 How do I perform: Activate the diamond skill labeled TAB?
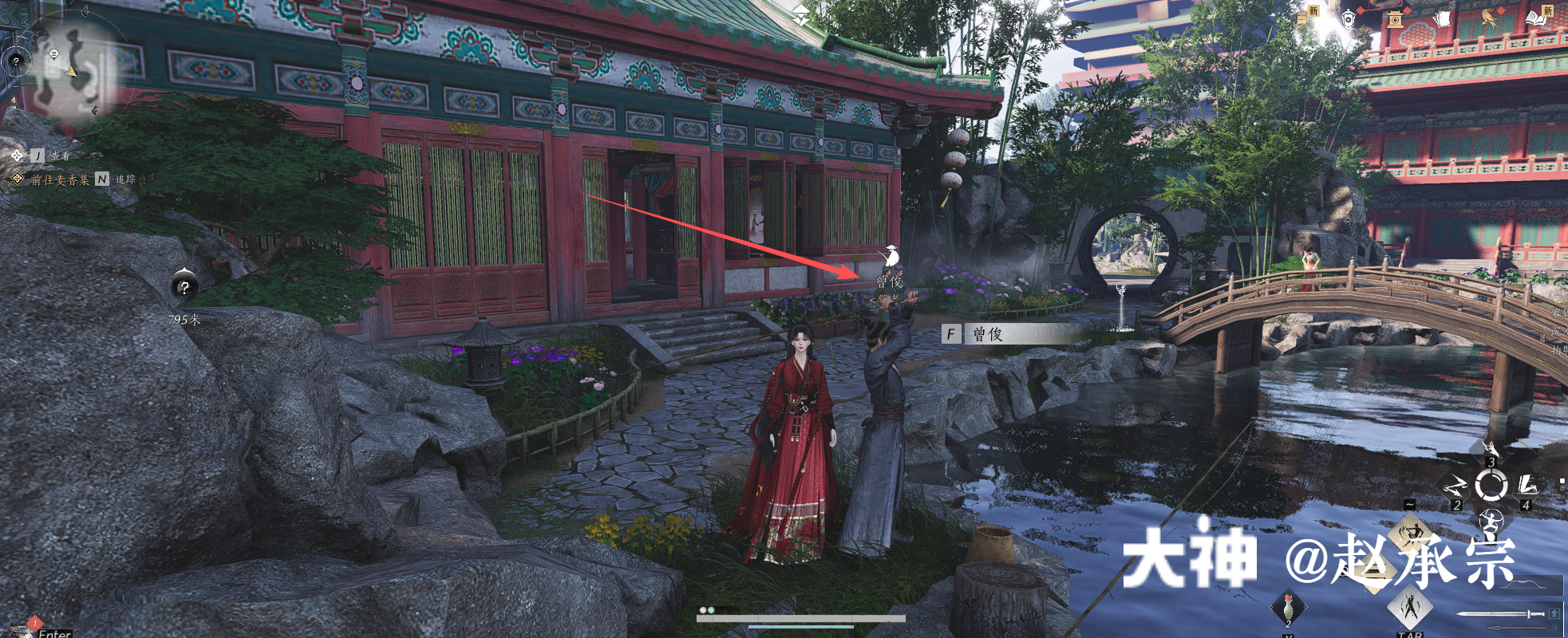(x=1410, y=608)
